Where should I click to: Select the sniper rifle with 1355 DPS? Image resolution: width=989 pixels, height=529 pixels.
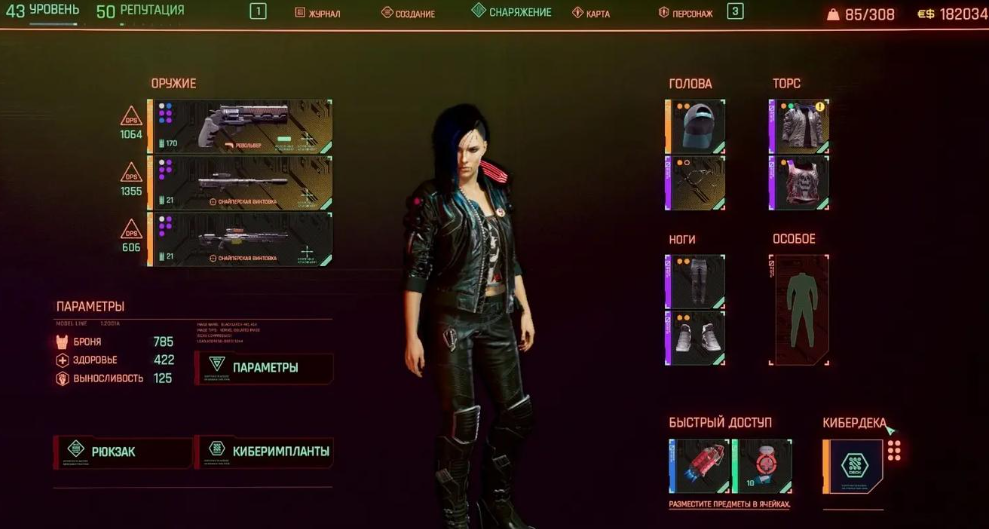click(240, 183)
